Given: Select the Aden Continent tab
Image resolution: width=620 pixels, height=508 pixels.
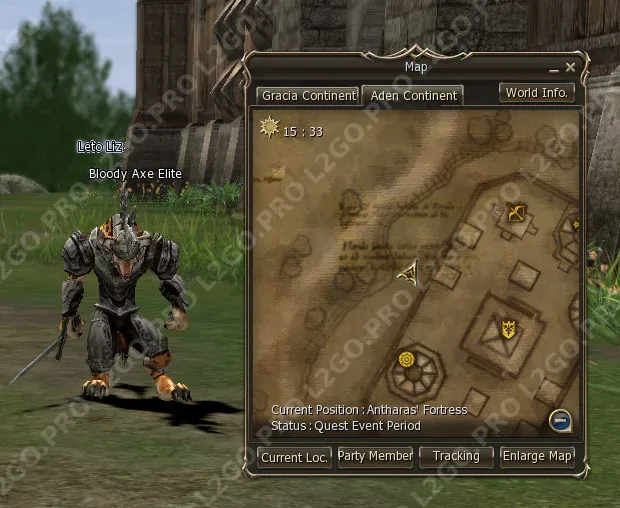Looking at the screenshot, I should (412, 96).
